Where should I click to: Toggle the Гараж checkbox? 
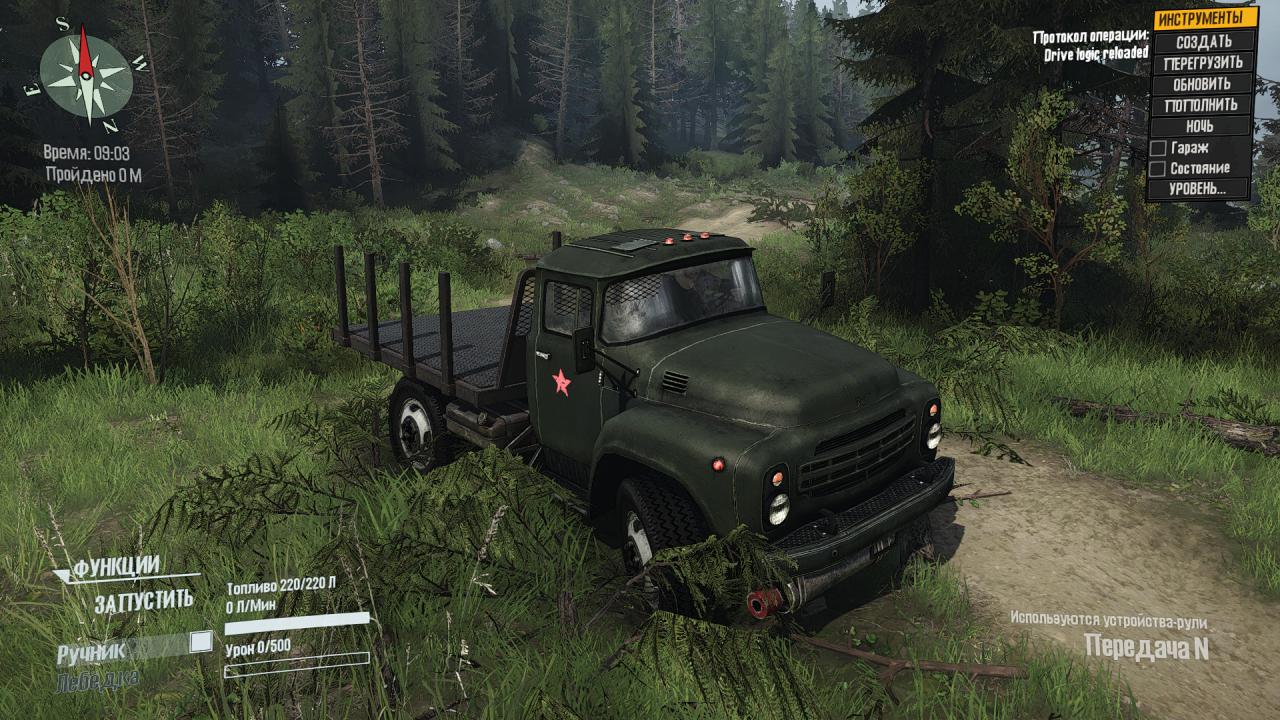click(1158, 148)
